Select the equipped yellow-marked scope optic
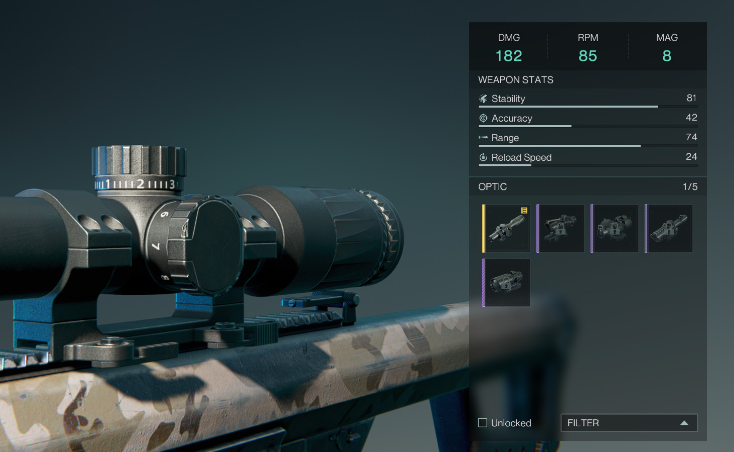The width and height of the screenshot is (734, 452). point(507,228)
